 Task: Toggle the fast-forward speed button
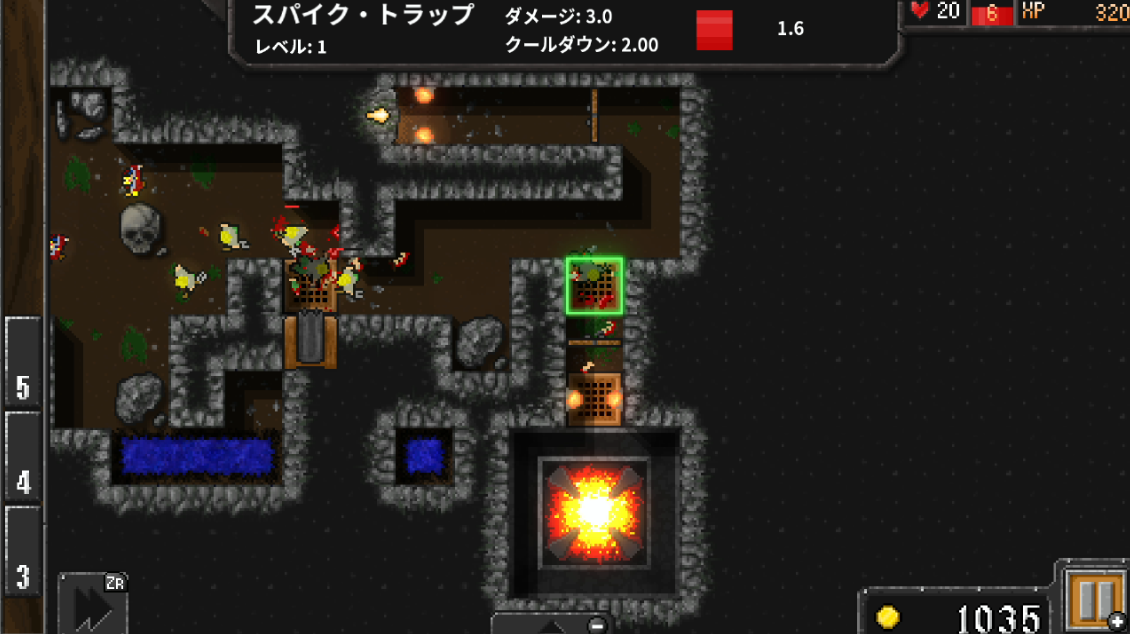coord(93,604)
